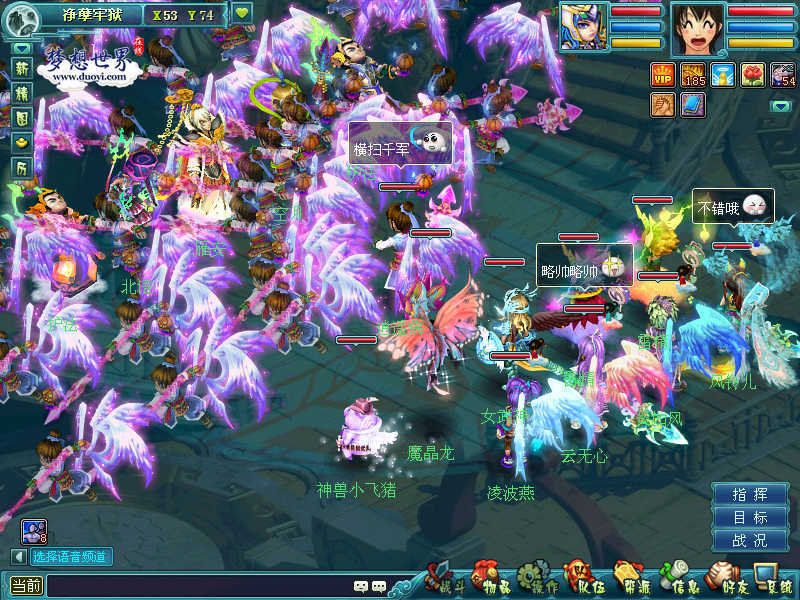The height and width of the screenshot is (600, 800).
Task: Click the green heart button
Action: coord(242,14)
